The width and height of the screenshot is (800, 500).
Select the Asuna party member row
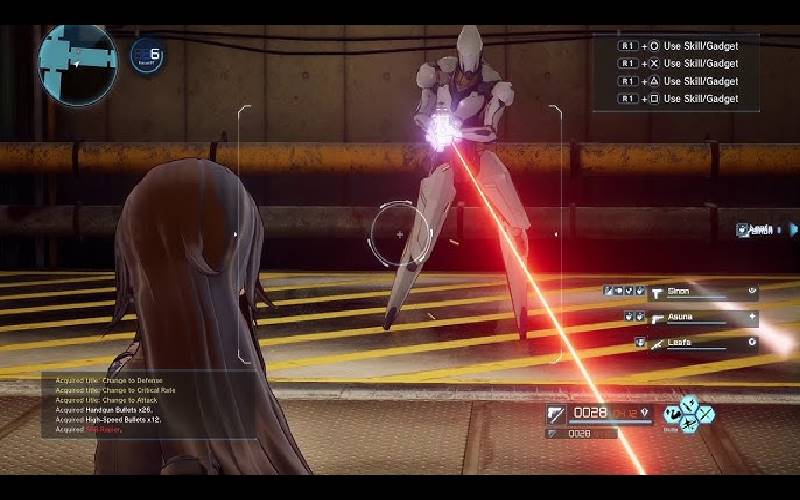pyautogui.click(x=689, y=319)
